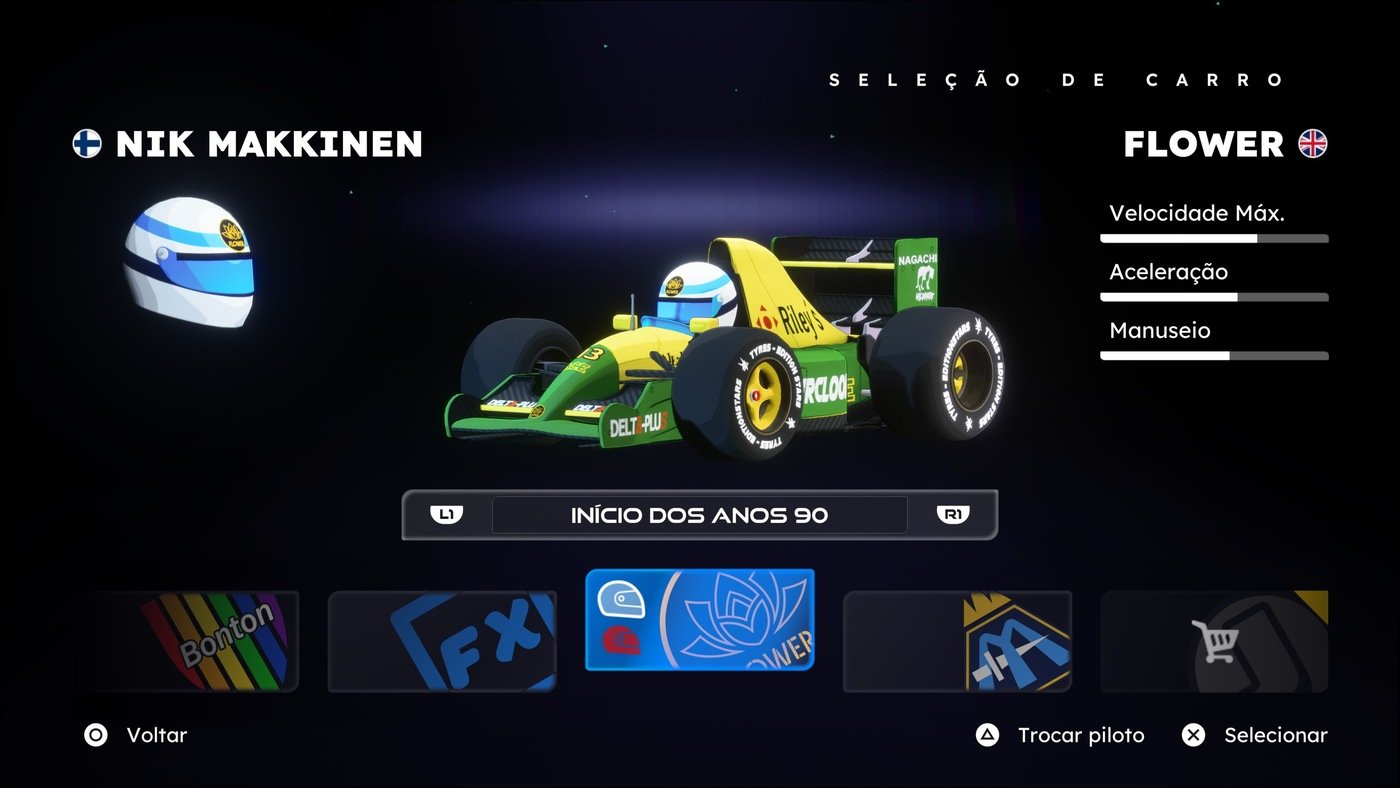The image size is (1400, 788).
Task: Click the R1 button icon
Action: tap(953, 514)
